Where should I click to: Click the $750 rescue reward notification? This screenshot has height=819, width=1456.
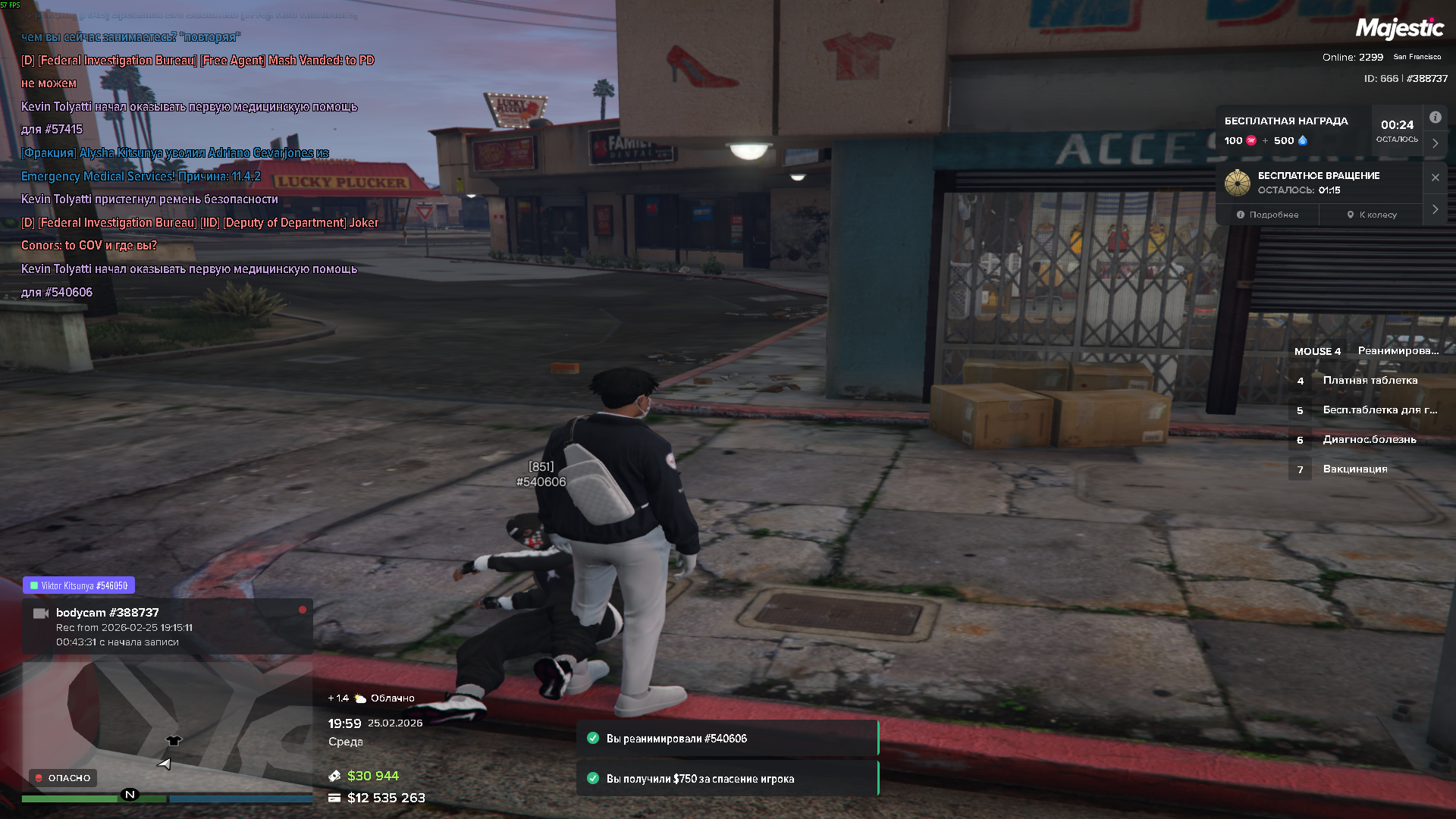727,779
